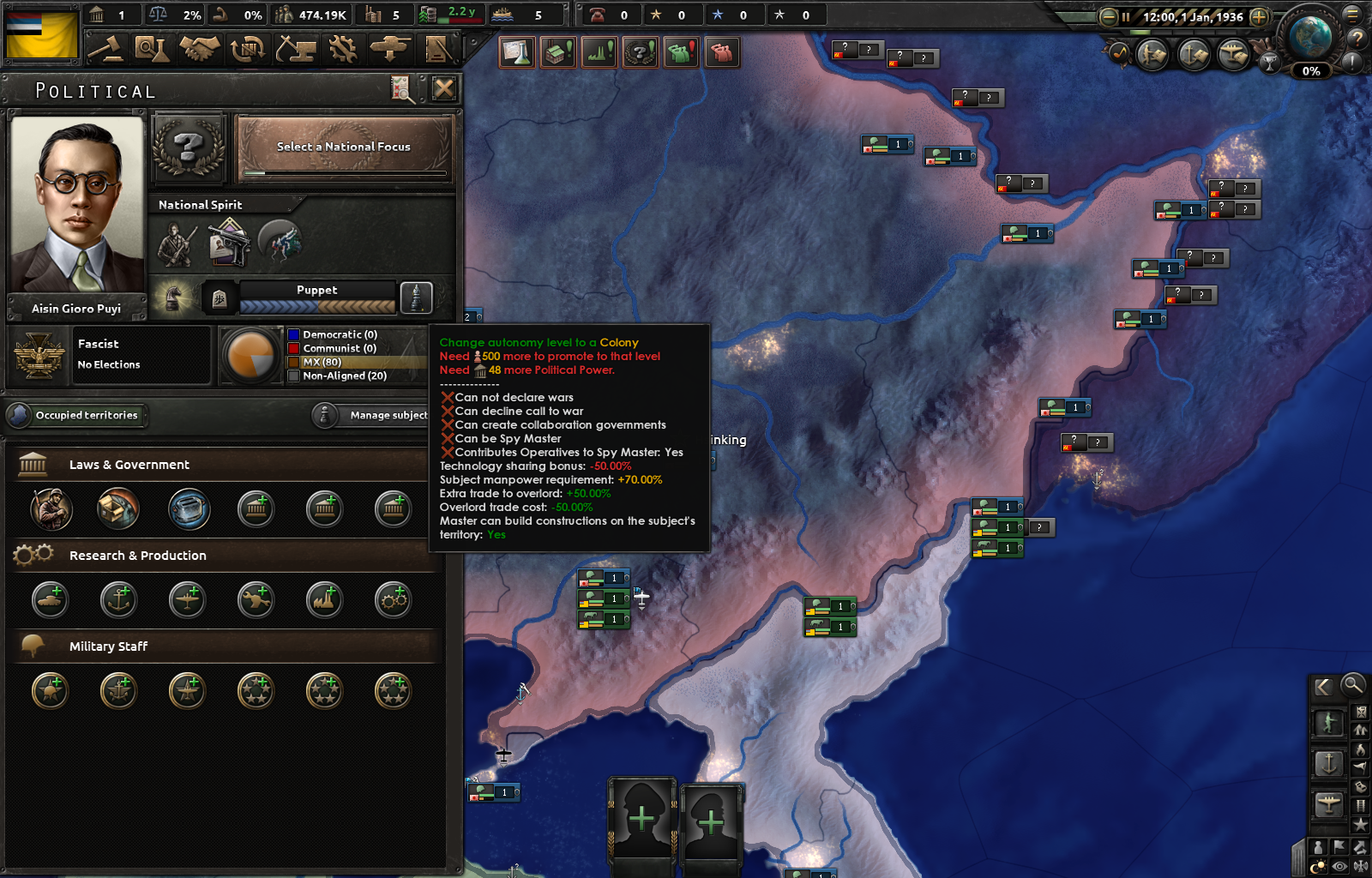Open the Logistics toolbar icon
Screen dimensions: 1372x878
(x=437, y=49)
